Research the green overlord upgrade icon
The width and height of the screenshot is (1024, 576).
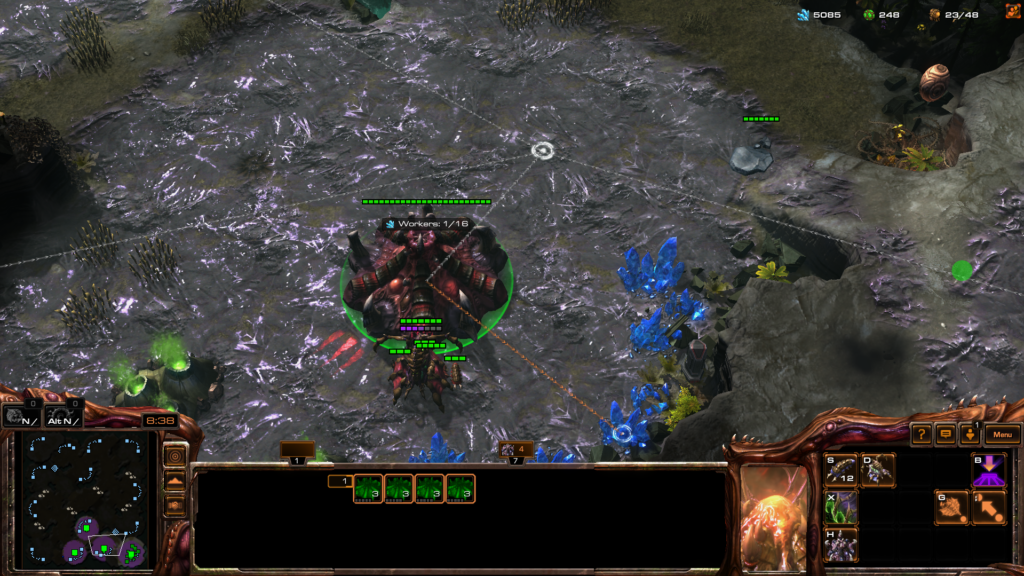pos(841,507)
